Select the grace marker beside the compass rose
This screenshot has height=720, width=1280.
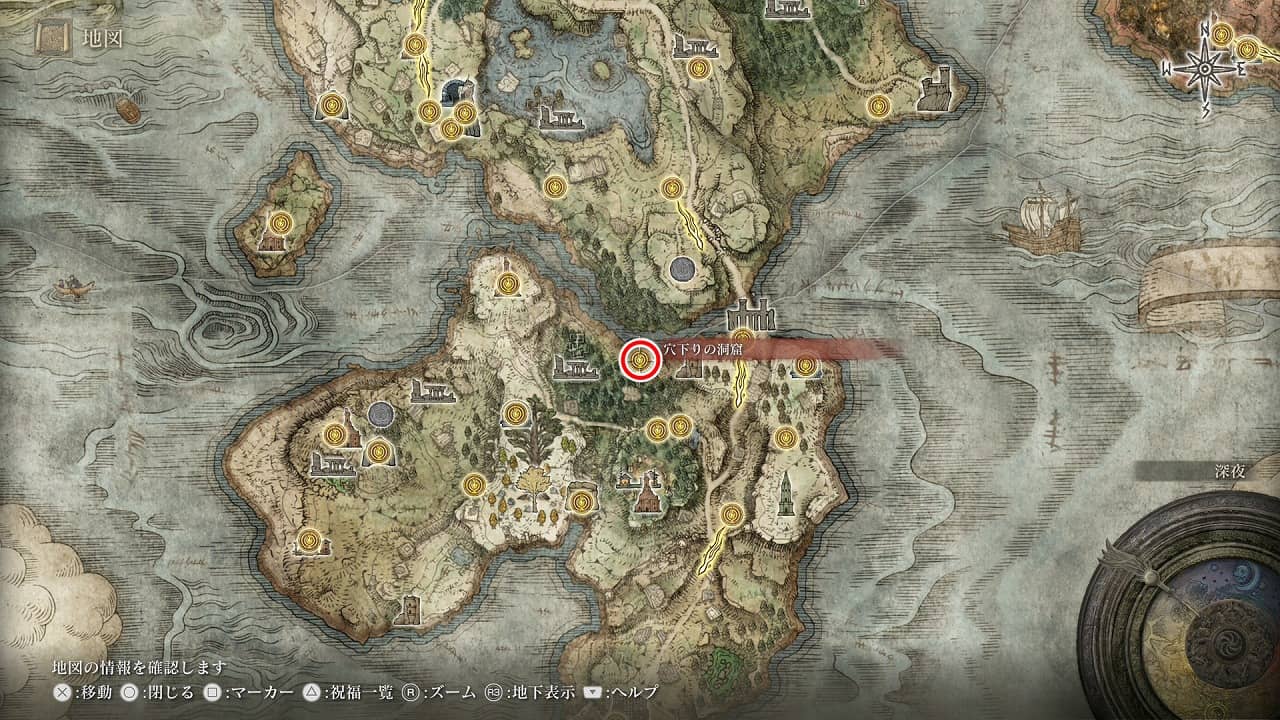coord(1246,48)
